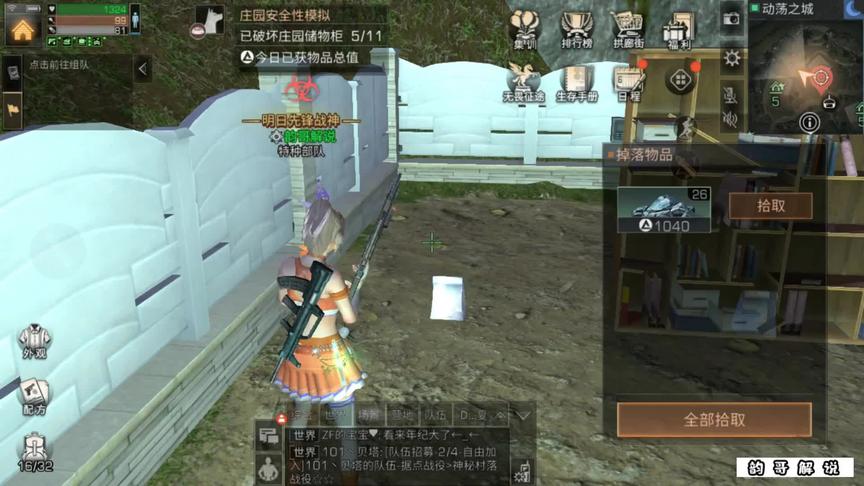
Task: Tap the orange home icon
Action: coord(22,27)
